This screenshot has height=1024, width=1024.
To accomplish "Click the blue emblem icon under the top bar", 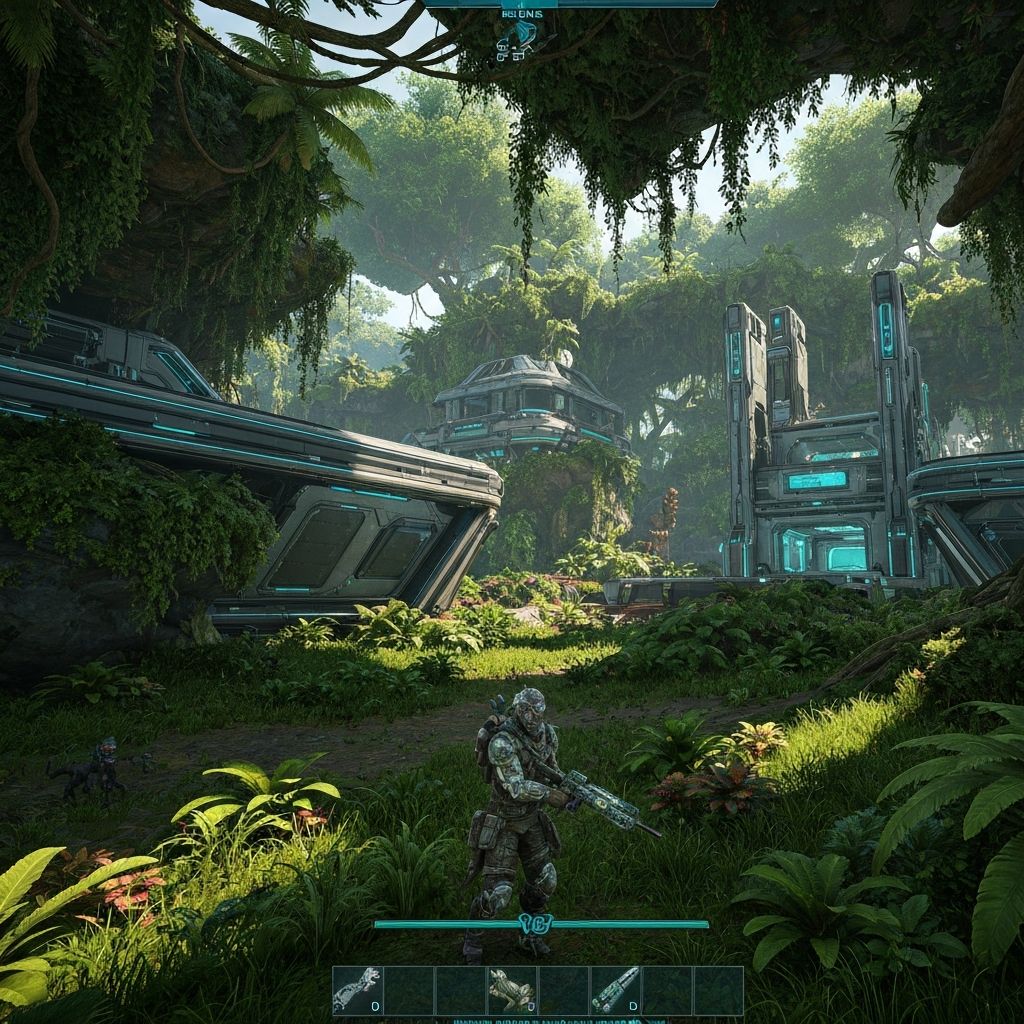I will pos(517,38).
